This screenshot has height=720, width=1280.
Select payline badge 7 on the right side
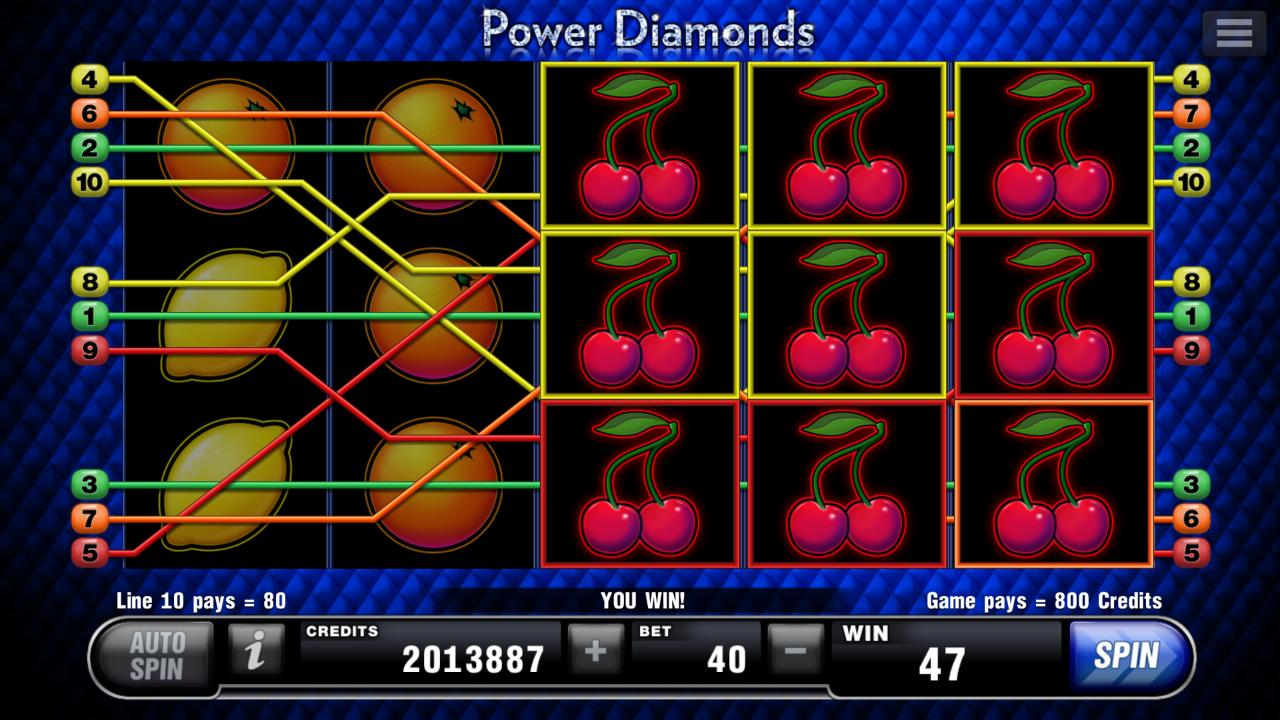point(1189,113)
